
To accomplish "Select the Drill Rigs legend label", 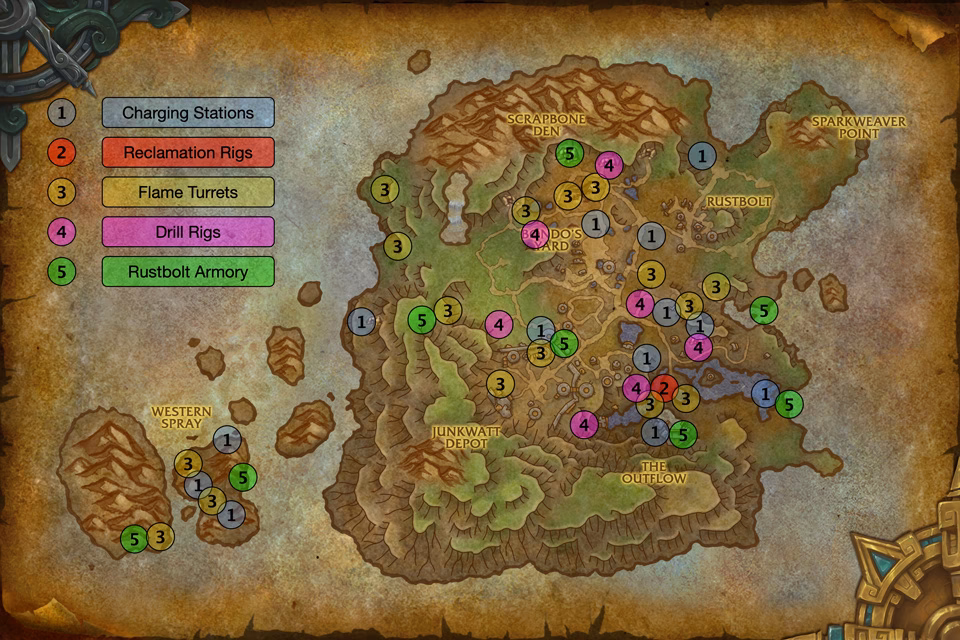I will coord(188,232).
